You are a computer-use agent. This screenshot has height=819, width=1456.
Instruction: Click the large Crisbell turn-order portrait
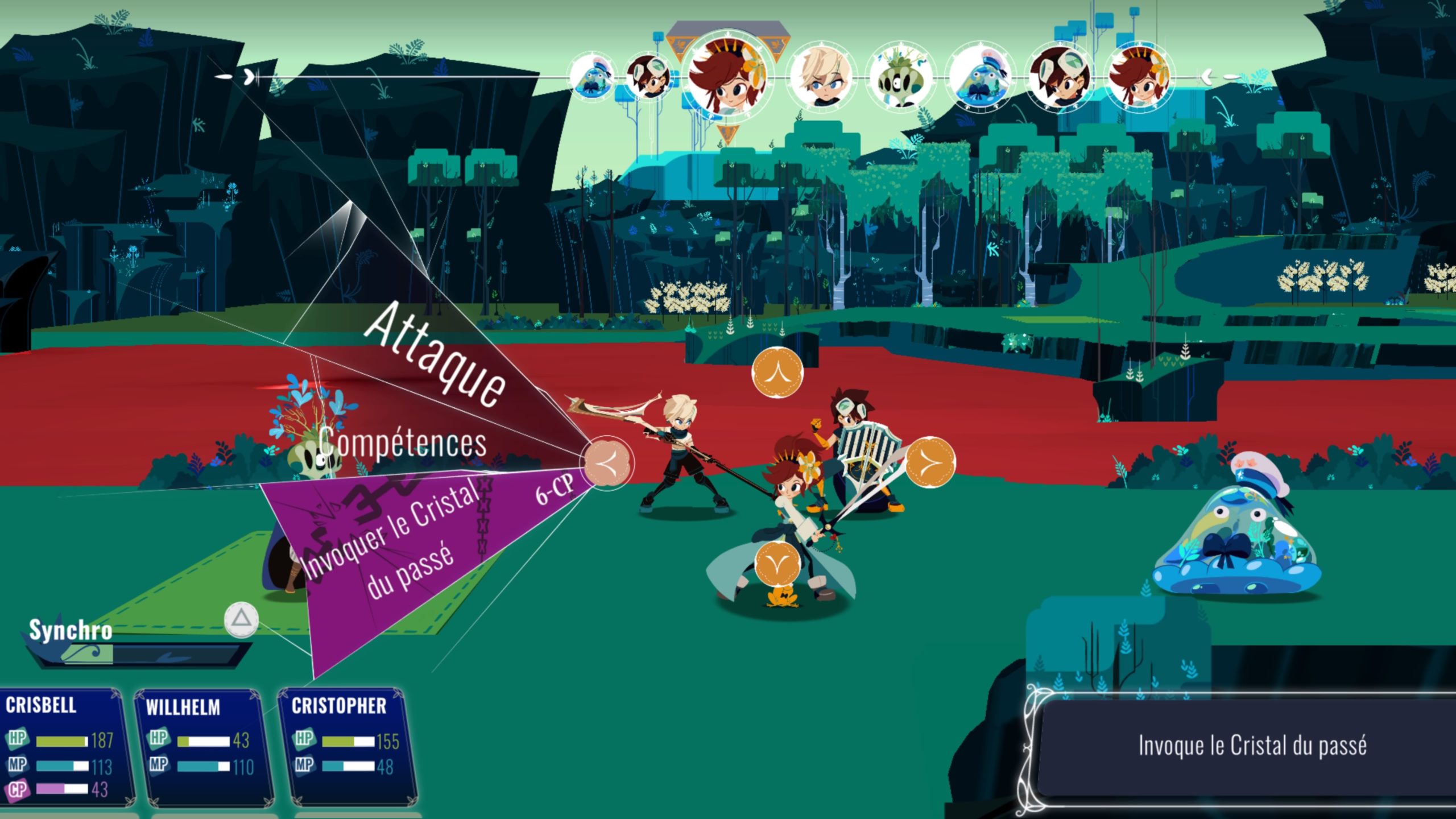(726, 77)
